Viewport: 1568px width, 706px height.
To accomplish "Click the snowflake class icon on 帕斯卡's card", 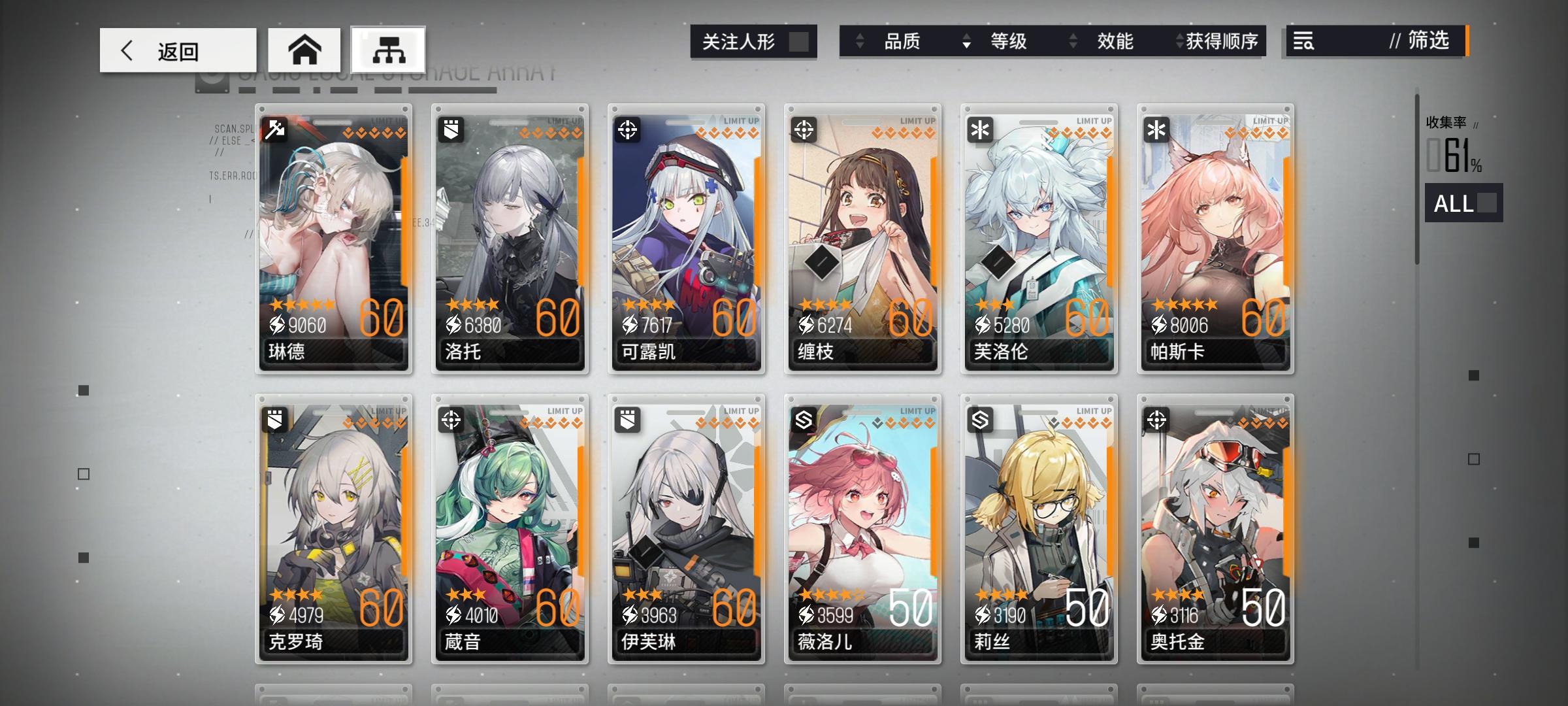I will [1156, 128].
